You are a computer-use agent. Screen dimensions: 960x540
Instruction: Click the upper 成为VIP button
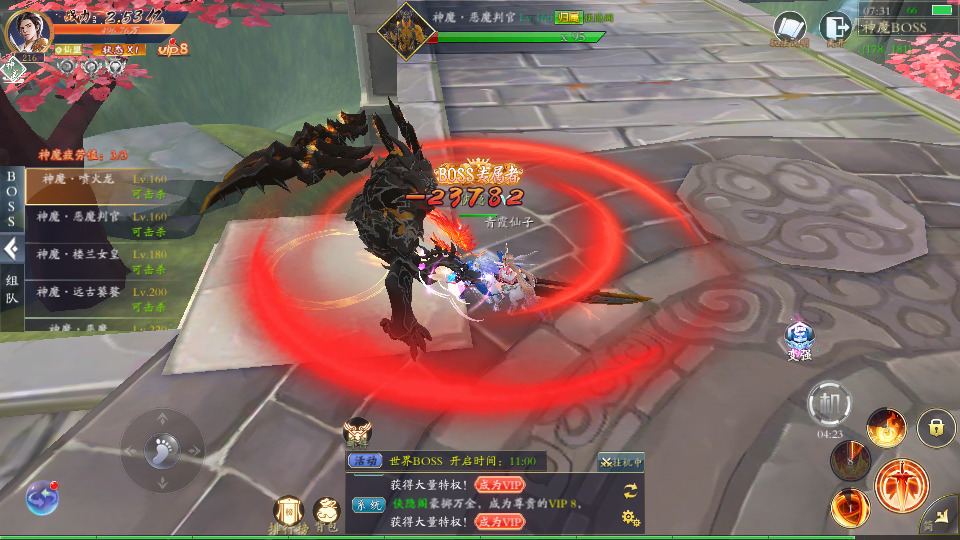(x=499, y=484)
